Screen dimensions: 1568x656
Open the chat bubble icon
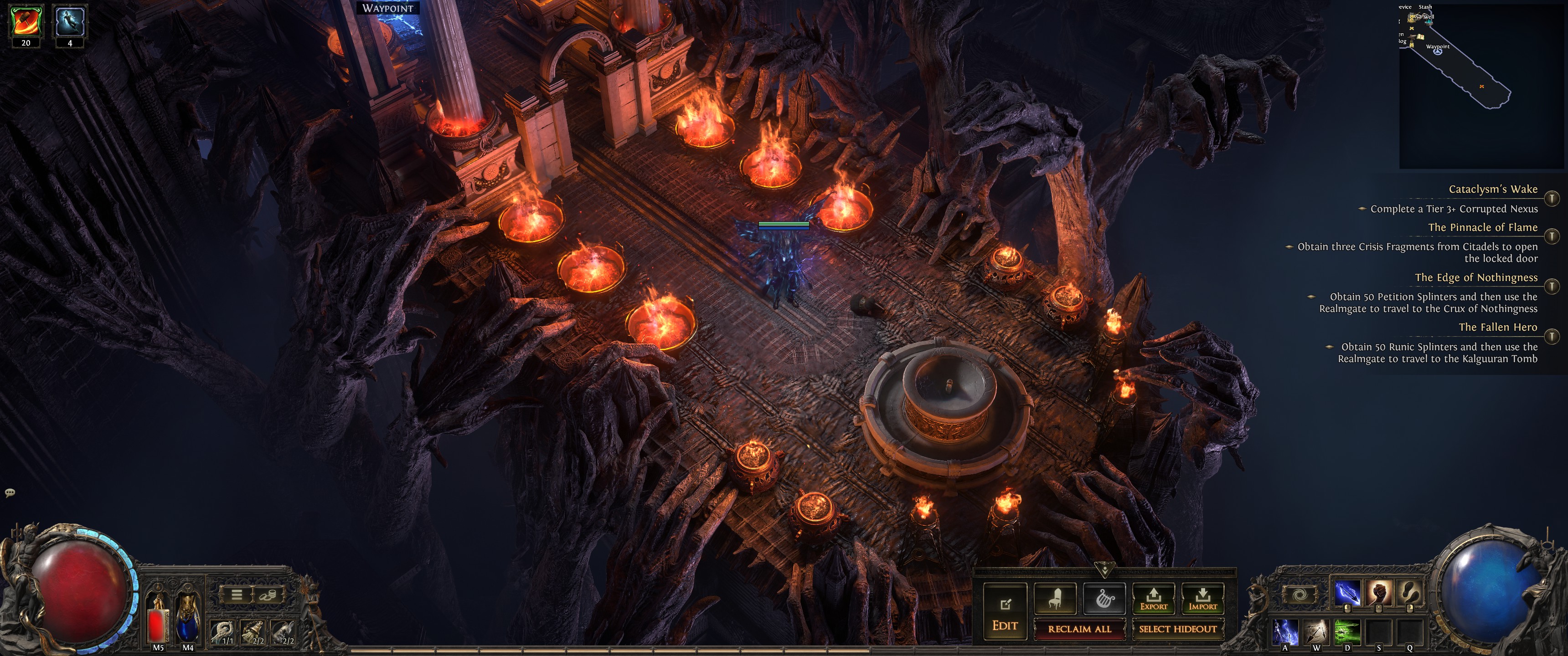click(10, 492)
